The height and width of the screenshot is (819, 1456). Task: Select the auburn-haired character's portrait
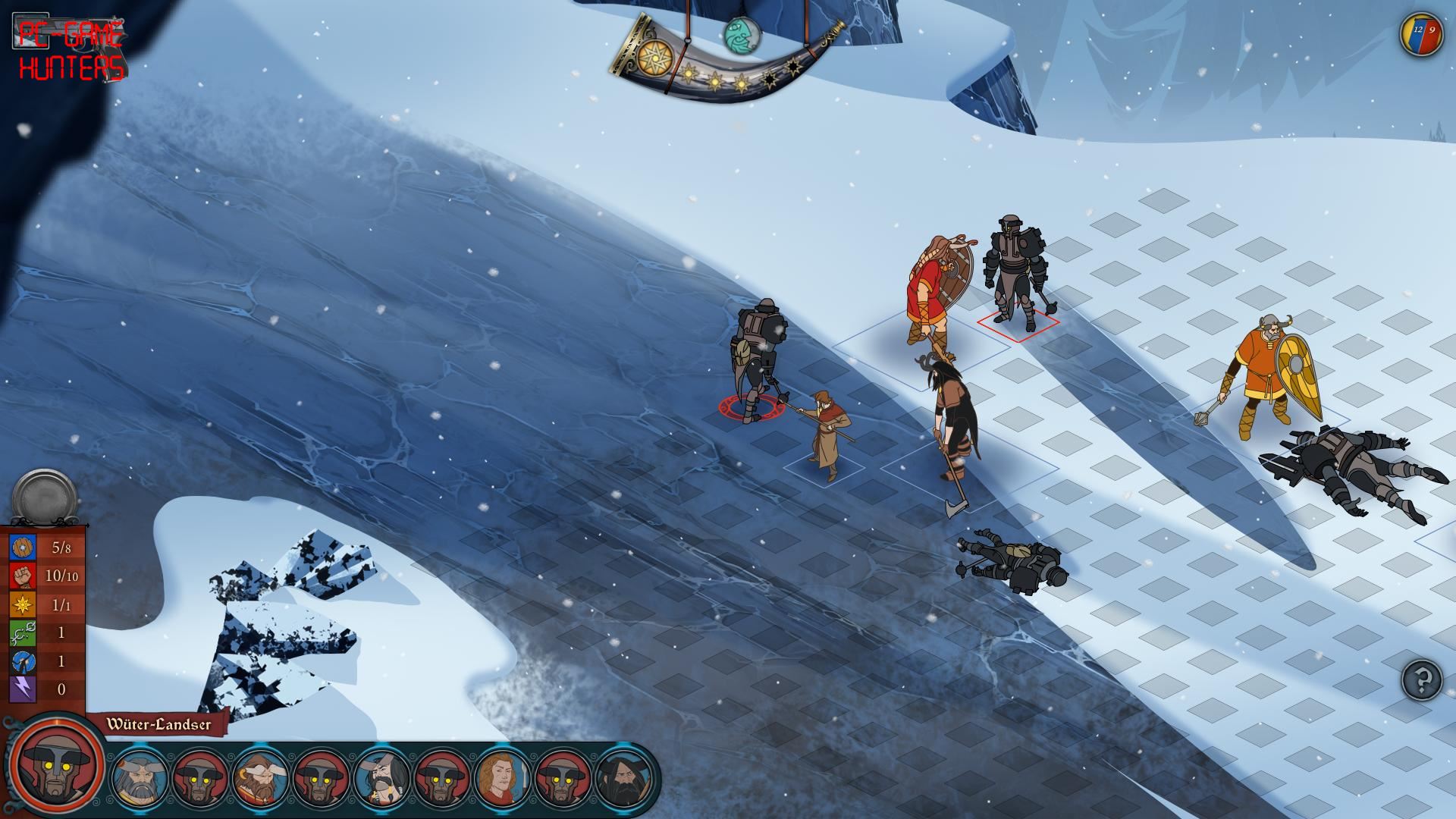point(504,778)
